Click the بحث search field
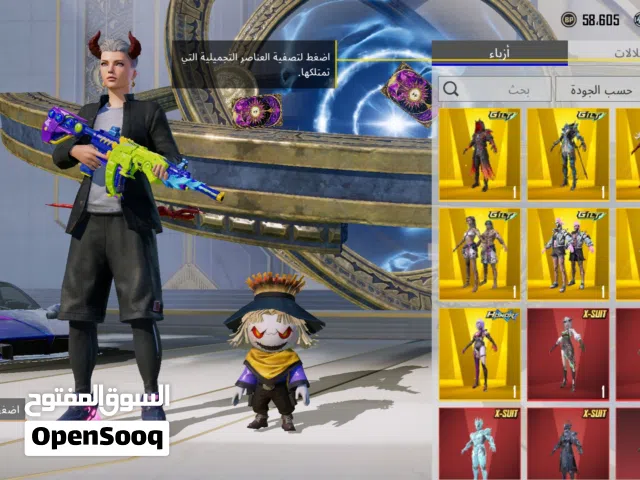The width and height of the screenshot is (640, 480). pos(495,89)
